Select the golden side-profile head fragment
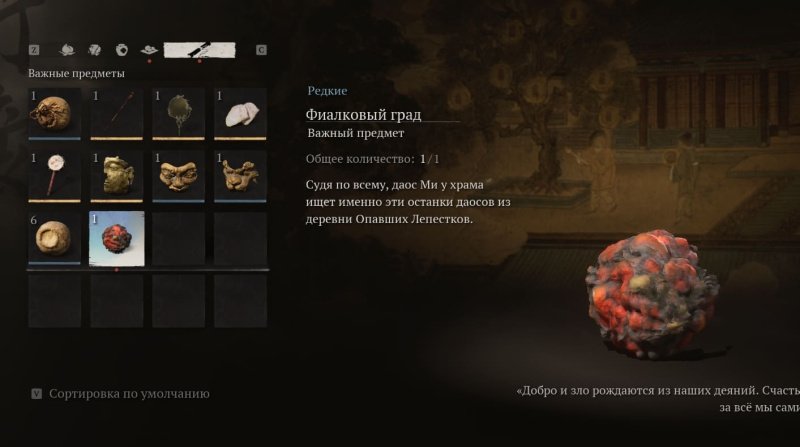The height and width of the screenshot is (447, 800). tap(117, 176)
